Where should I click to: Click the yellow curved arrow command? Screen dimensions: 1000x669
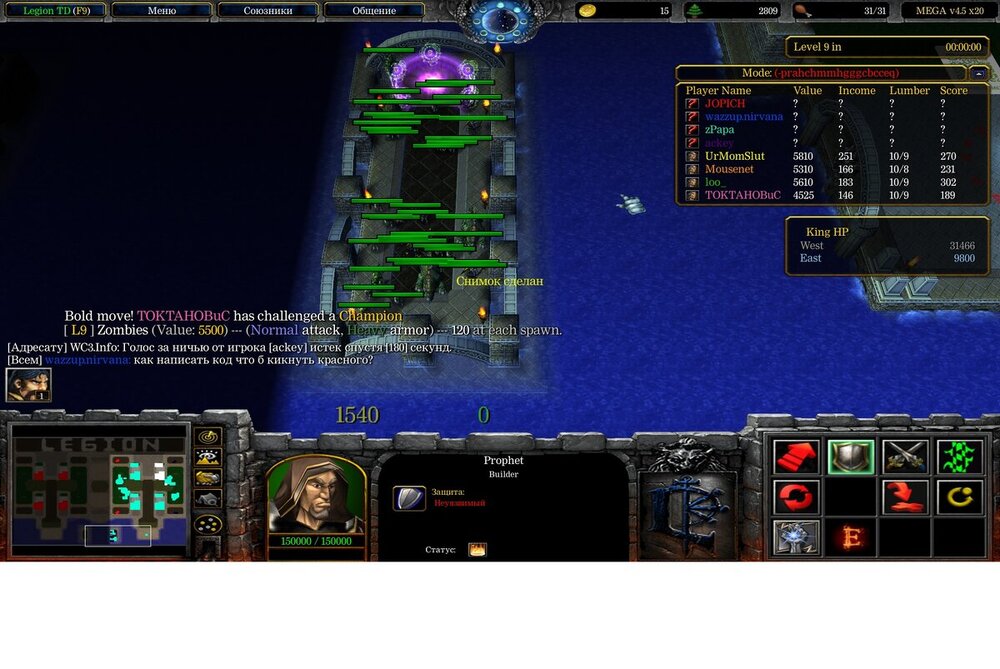(959, 497)
